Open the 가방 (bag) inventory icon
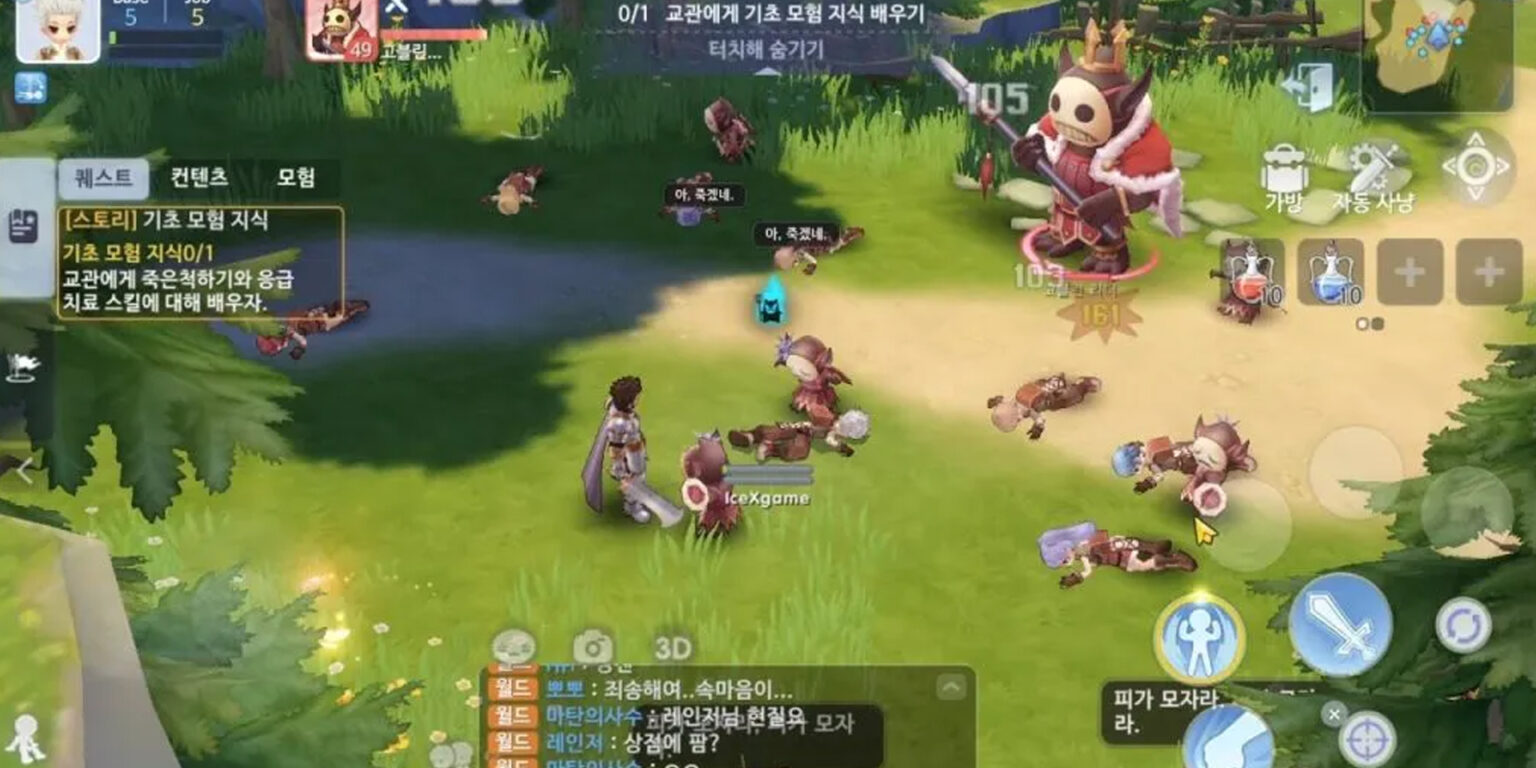Screen dimensions: 1536x768 point(1284,167)
